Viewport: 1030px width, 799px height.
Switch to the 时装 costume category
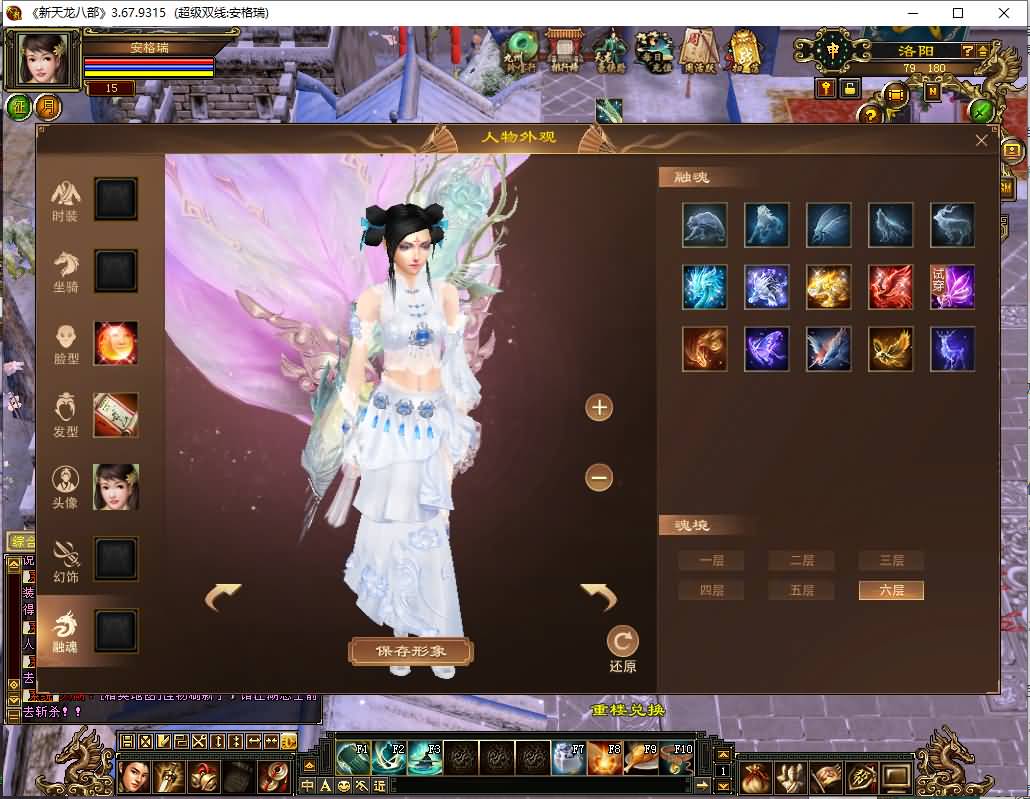click(66, 200)
